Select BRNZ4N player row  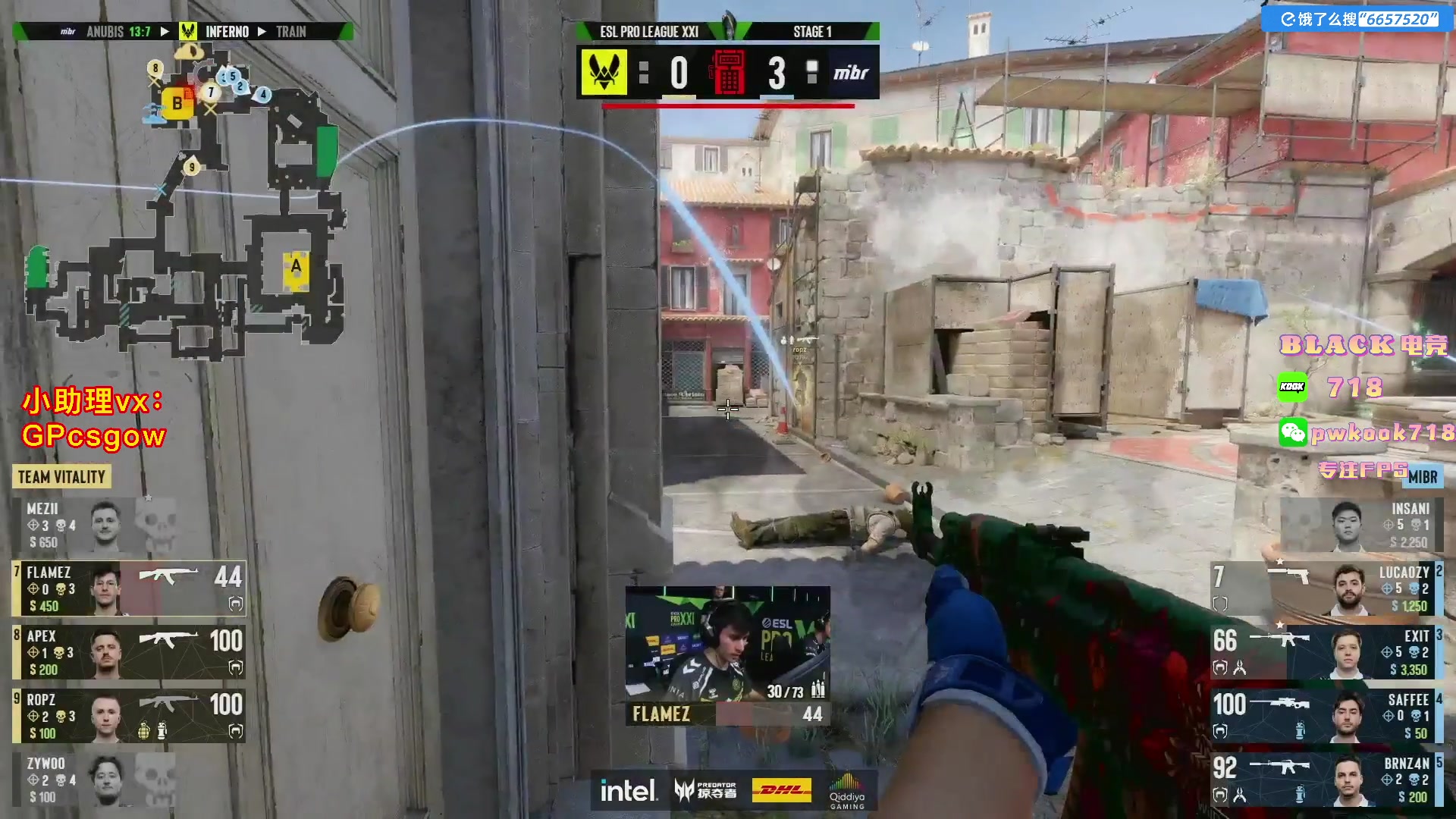1327,780
